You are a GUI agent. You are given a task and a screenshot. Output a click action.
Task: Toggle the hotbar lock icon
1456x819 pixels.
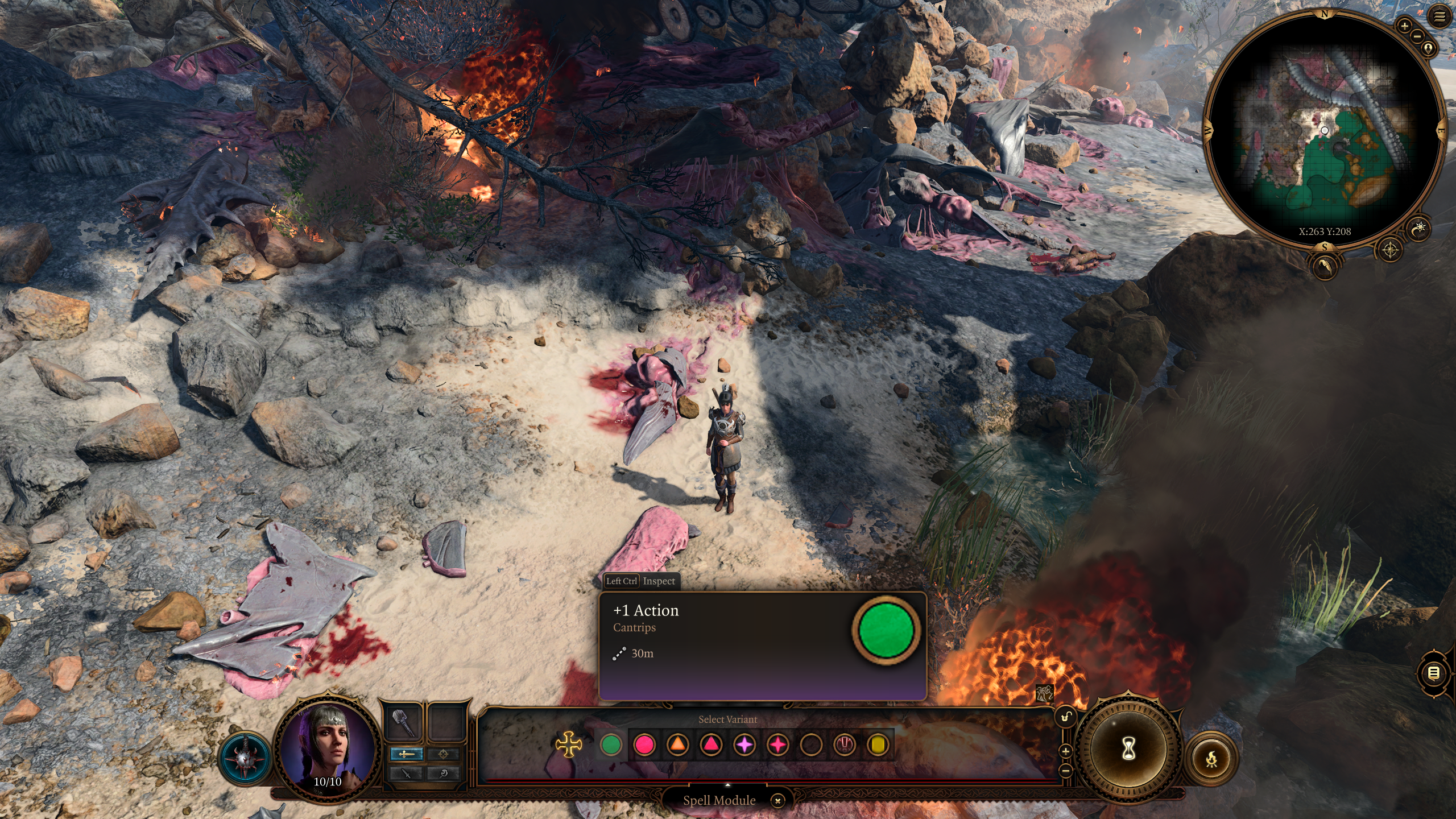[x=1066, y=717]
